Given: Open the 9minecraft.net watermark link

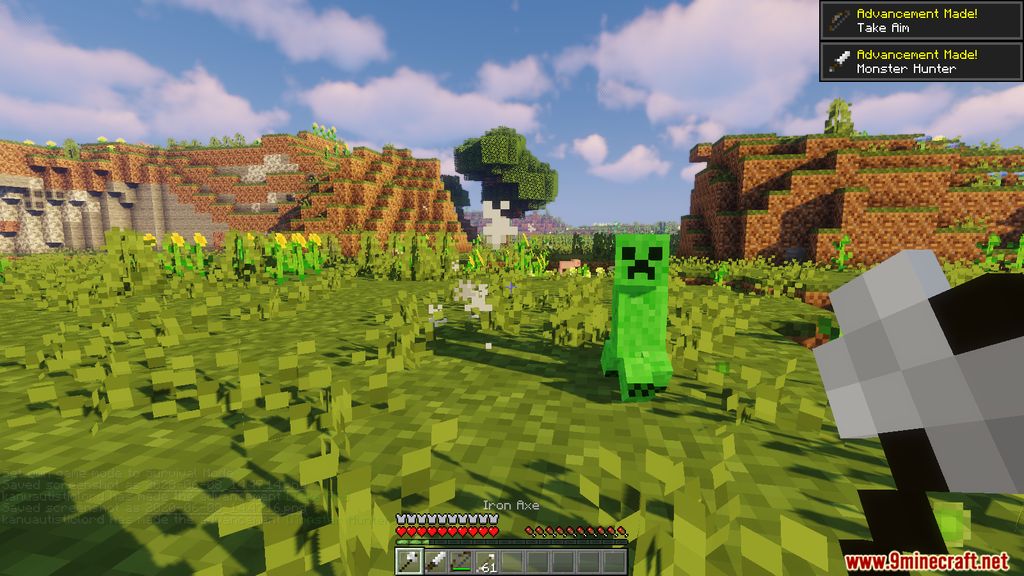Looking at the screenshot, I should pyautogui.click(x=927, y=561).
